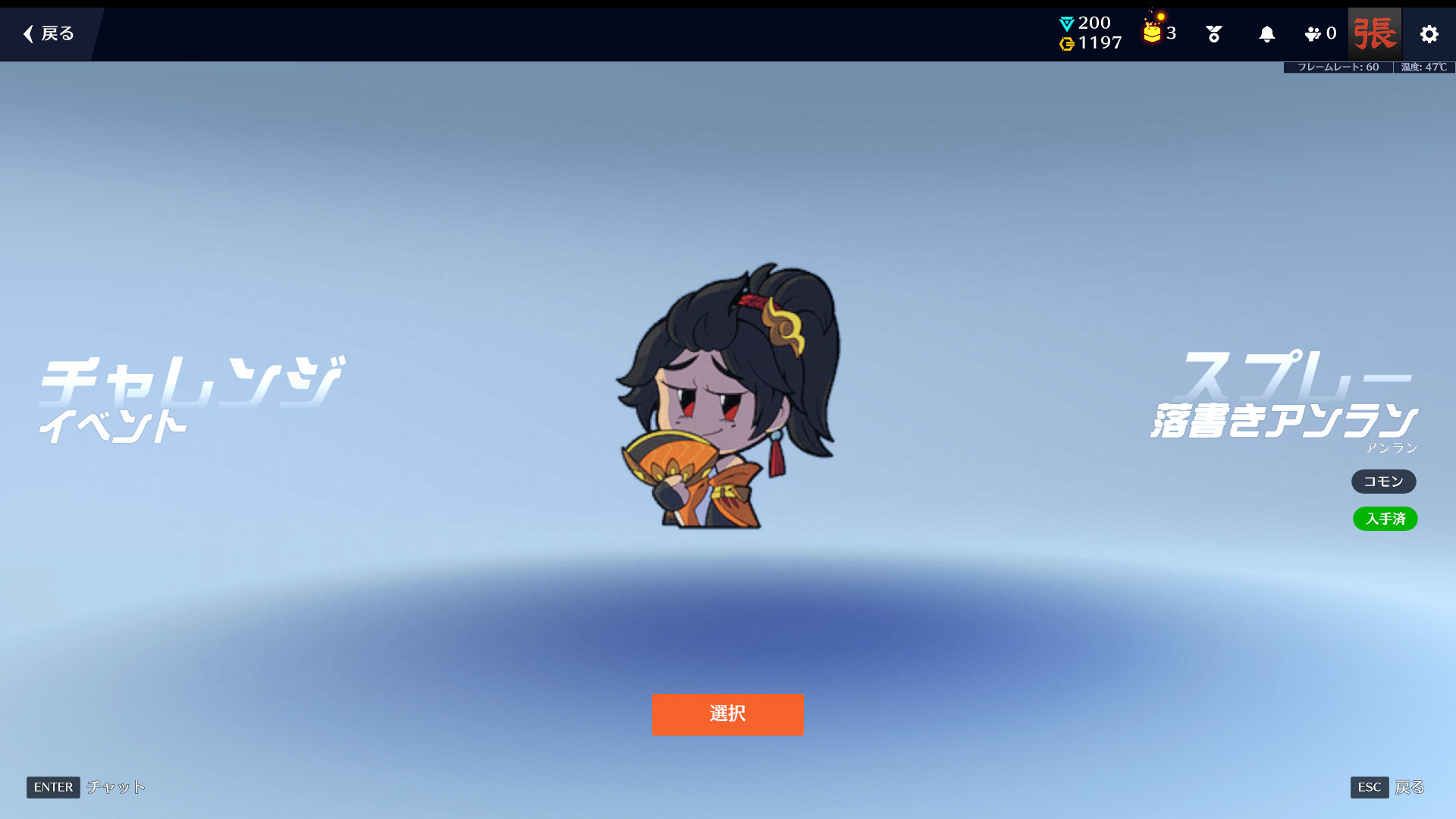Open the player profile avatar 張
This screenshot has width=1456, height=819.
1374,34
